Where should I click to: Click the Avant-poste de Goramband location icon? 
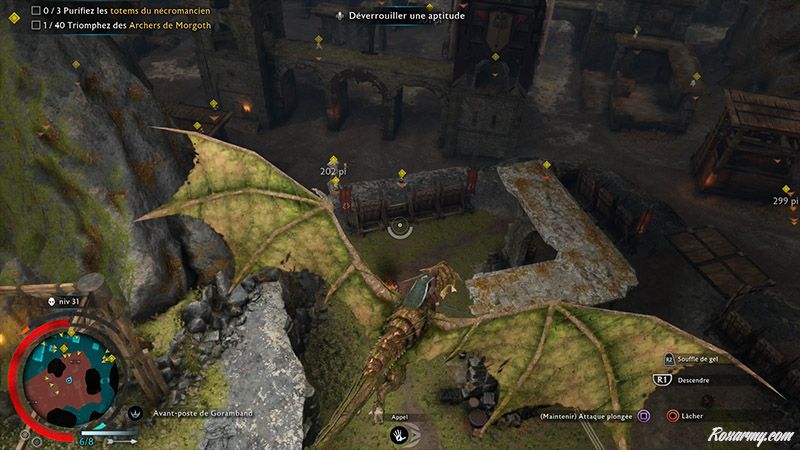[x=136, y=412]
